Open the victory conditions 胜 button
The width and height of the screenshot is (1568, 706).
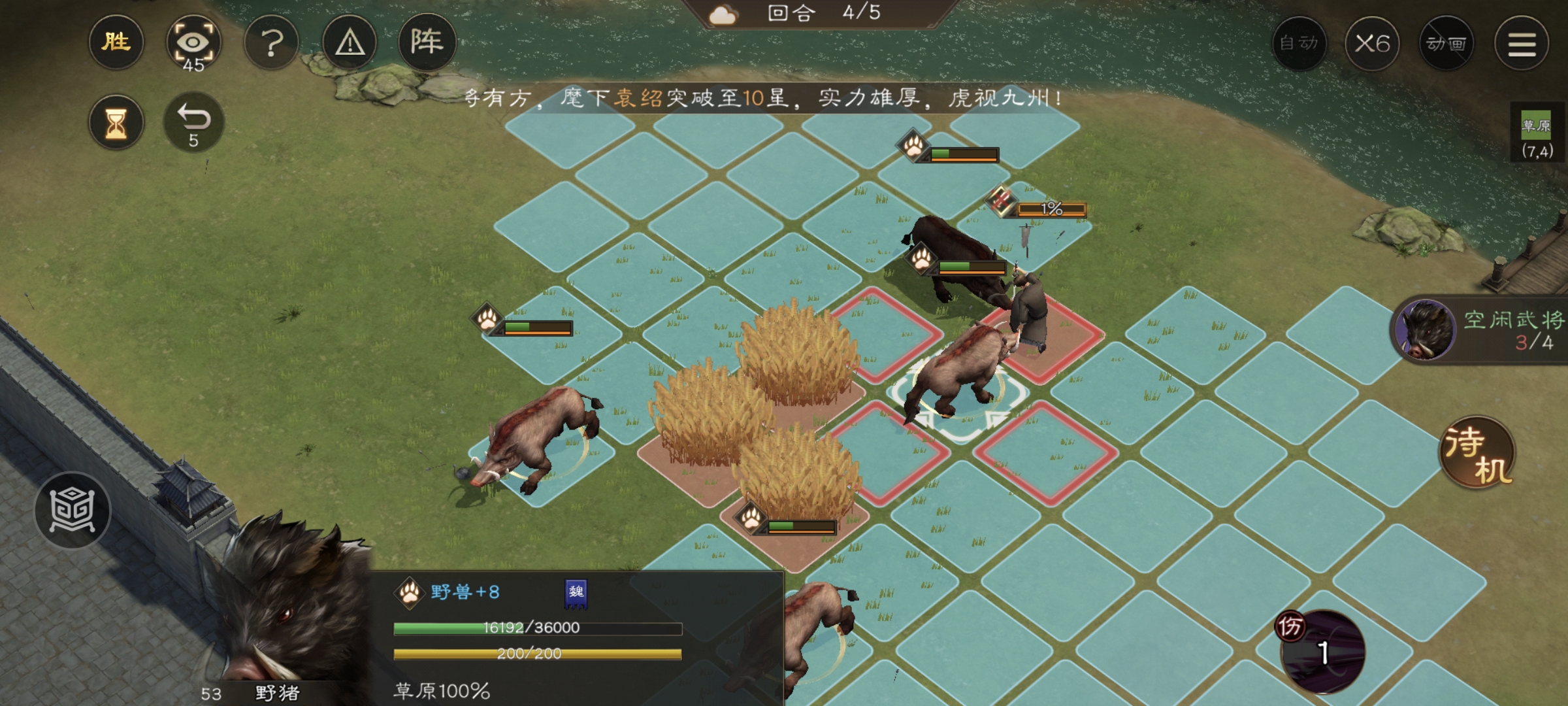[116, 43]
